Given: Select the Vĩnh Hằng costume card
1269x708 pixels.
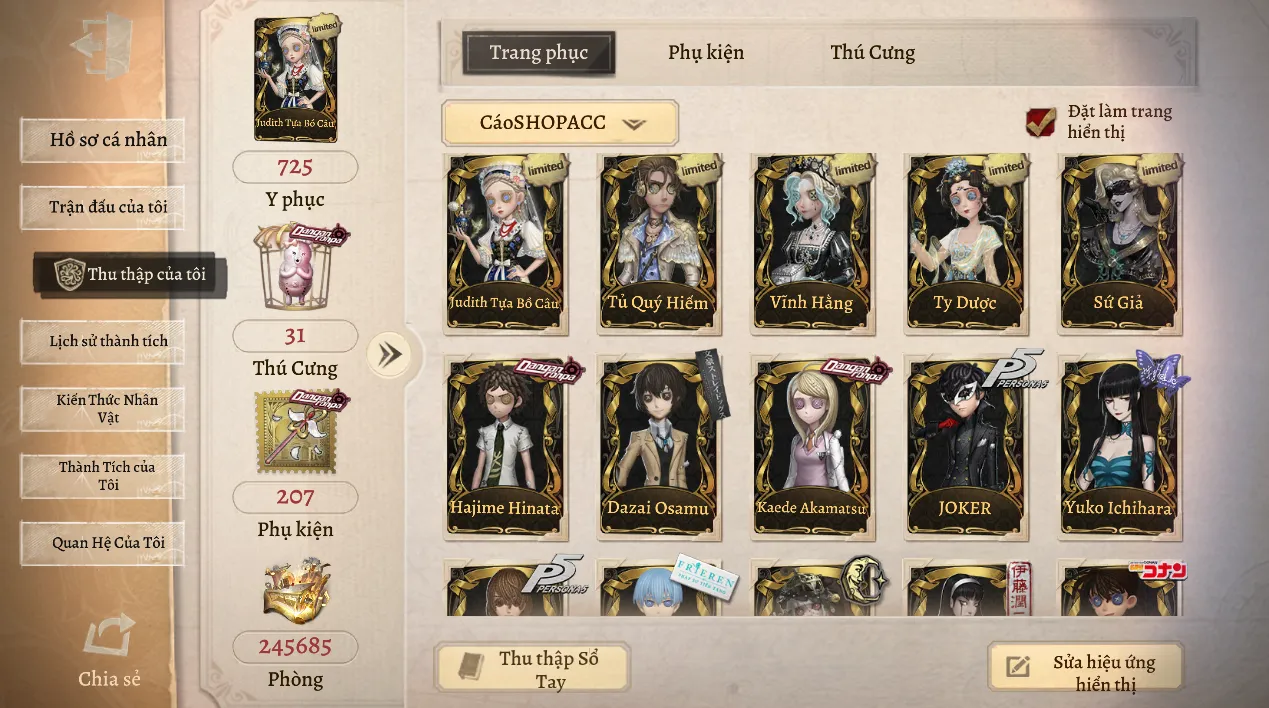Looking at the screenshot, I should [811, 243].
